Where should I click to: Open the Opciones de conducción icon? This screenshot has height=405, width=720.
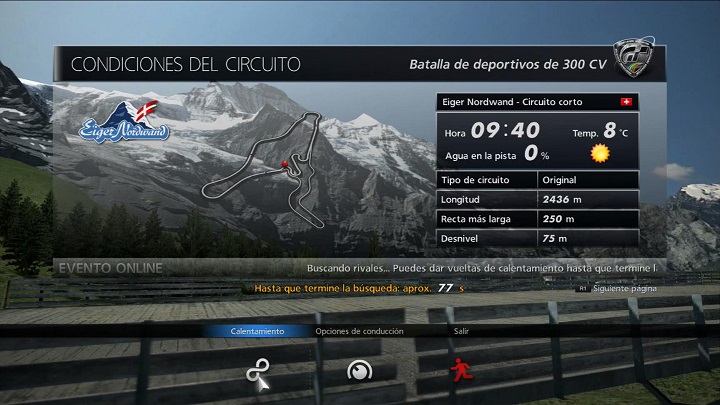[x=359, y=371]
